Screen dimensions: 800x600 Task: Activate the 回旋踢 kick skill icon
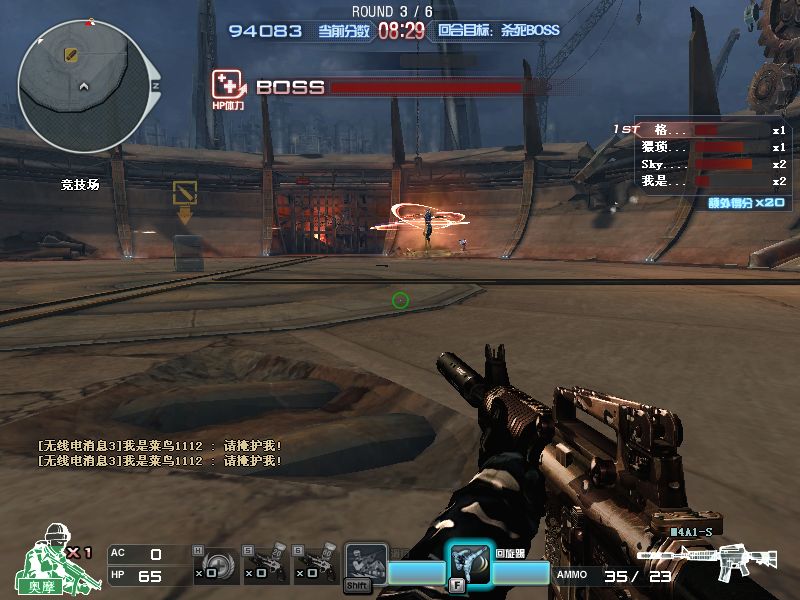(469, 565)
